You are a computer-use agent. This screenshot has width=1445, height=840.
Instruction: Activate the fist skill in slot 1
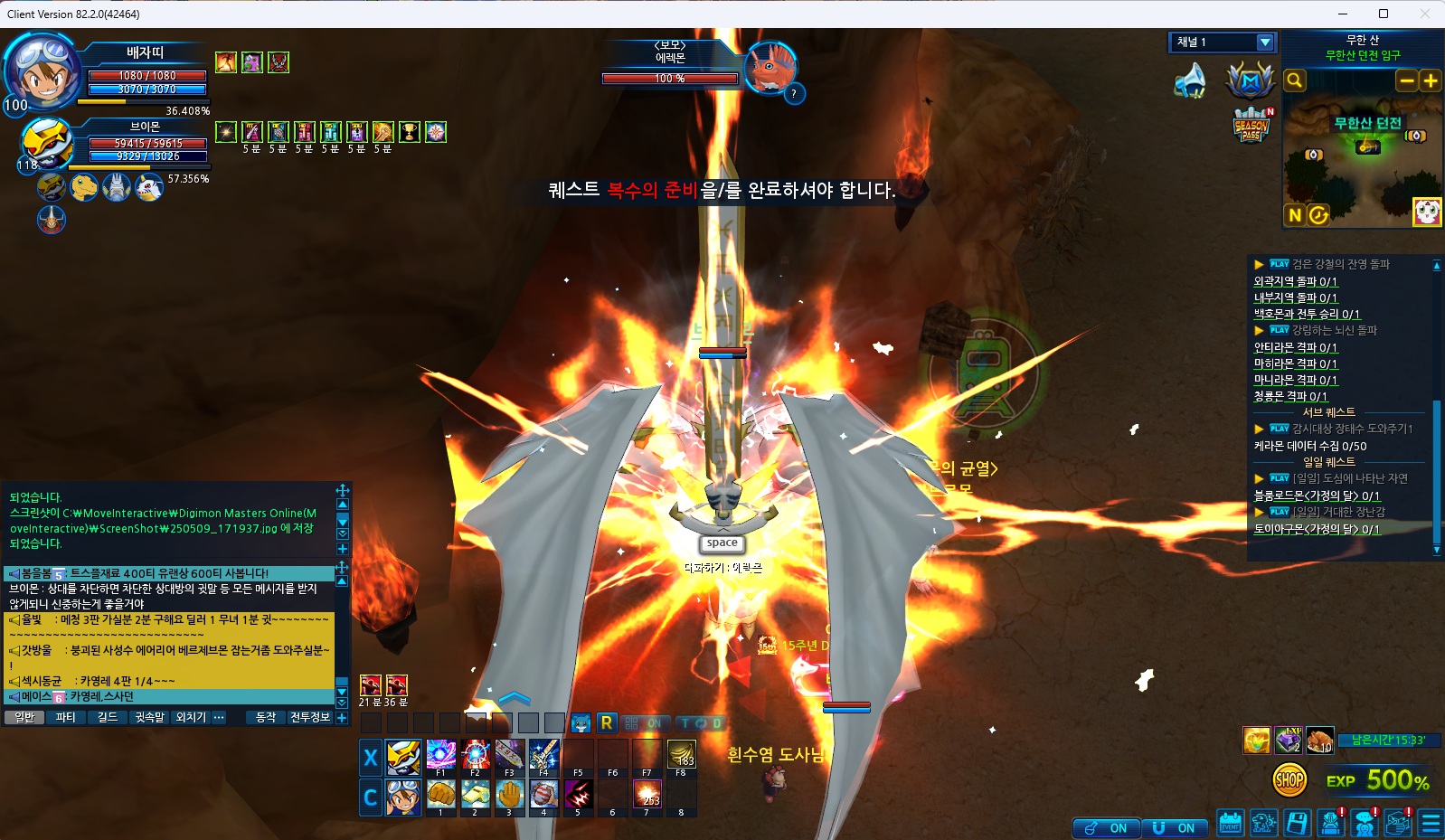(x=440, y=794)
